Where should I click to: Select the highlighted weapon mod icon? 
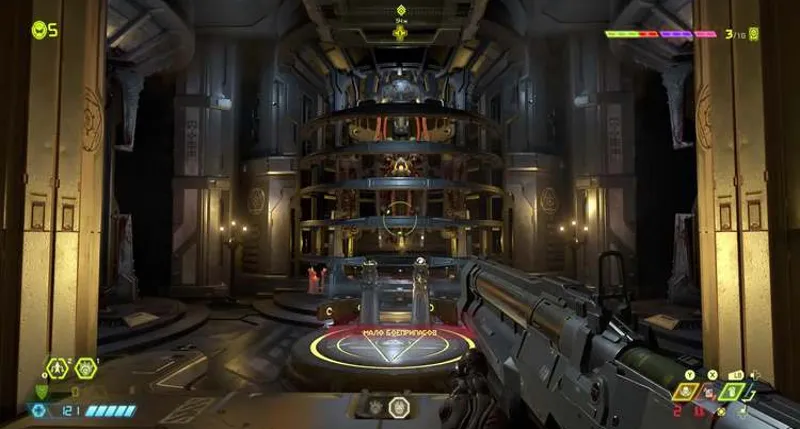(398, 407)
